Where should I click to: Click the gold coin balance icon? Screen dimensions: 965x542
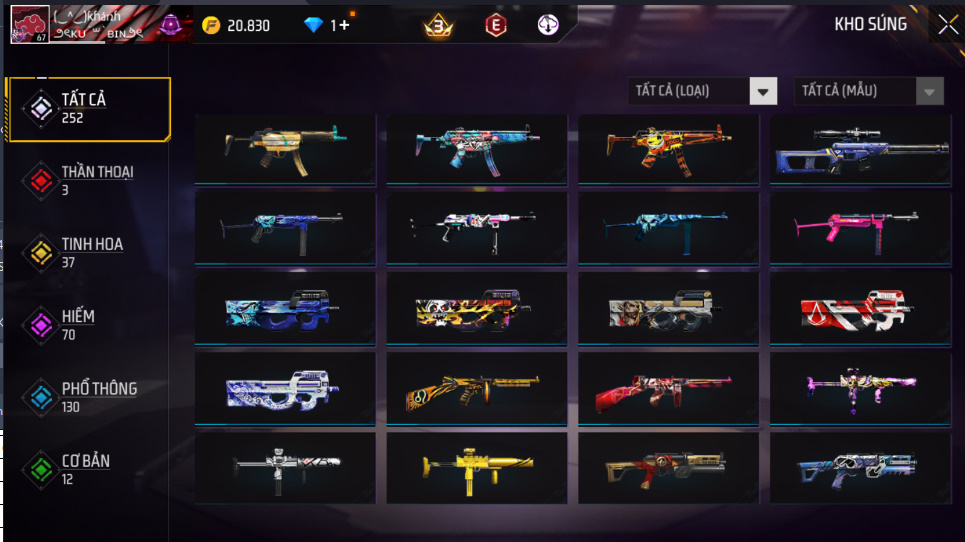(x=211, y=25)
